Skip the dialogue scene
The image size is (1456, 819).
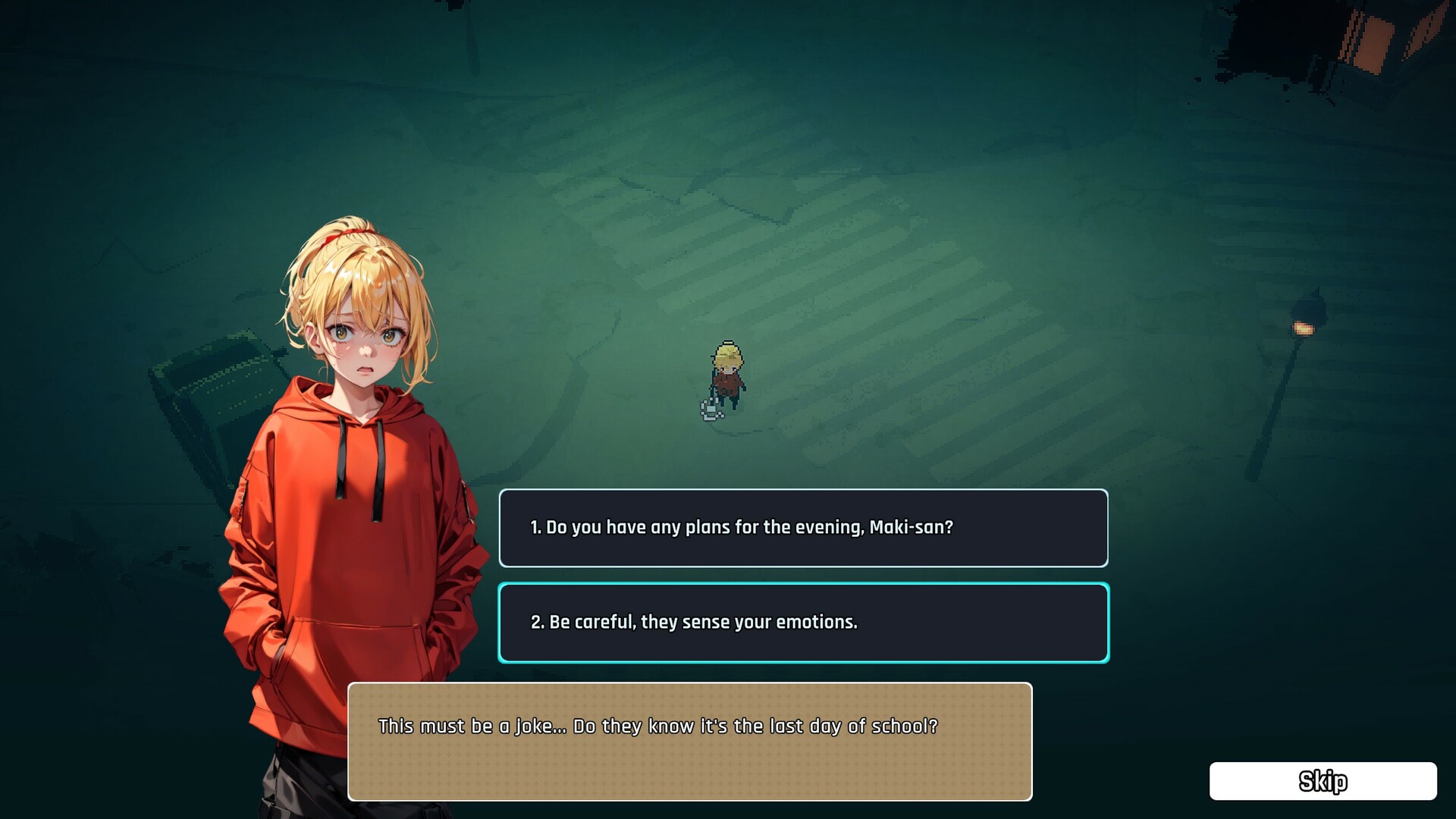[x=1323, y=781]
